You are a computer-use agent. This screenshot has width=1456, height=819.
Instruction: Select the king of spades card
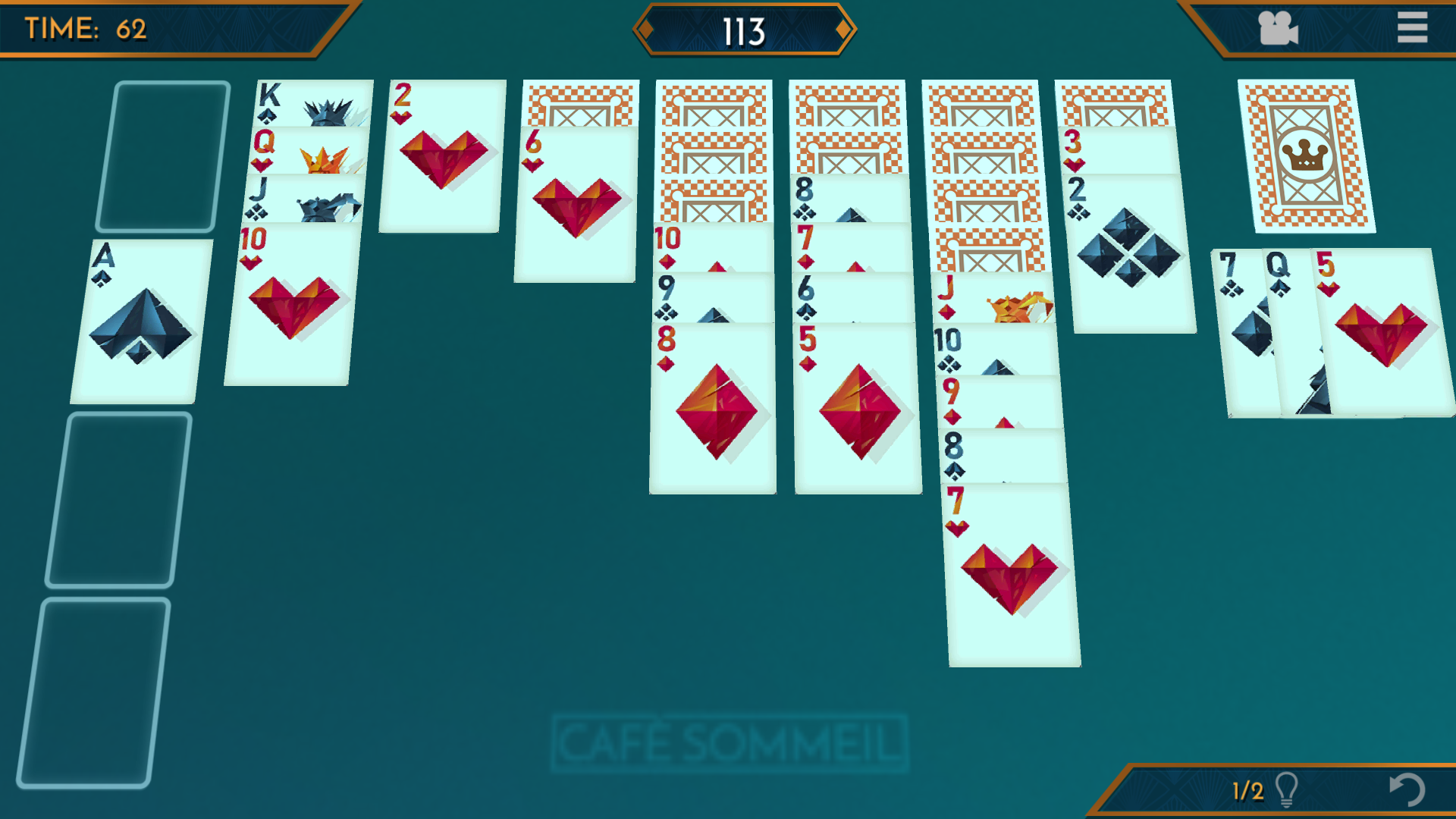click(x=311, y=102)
